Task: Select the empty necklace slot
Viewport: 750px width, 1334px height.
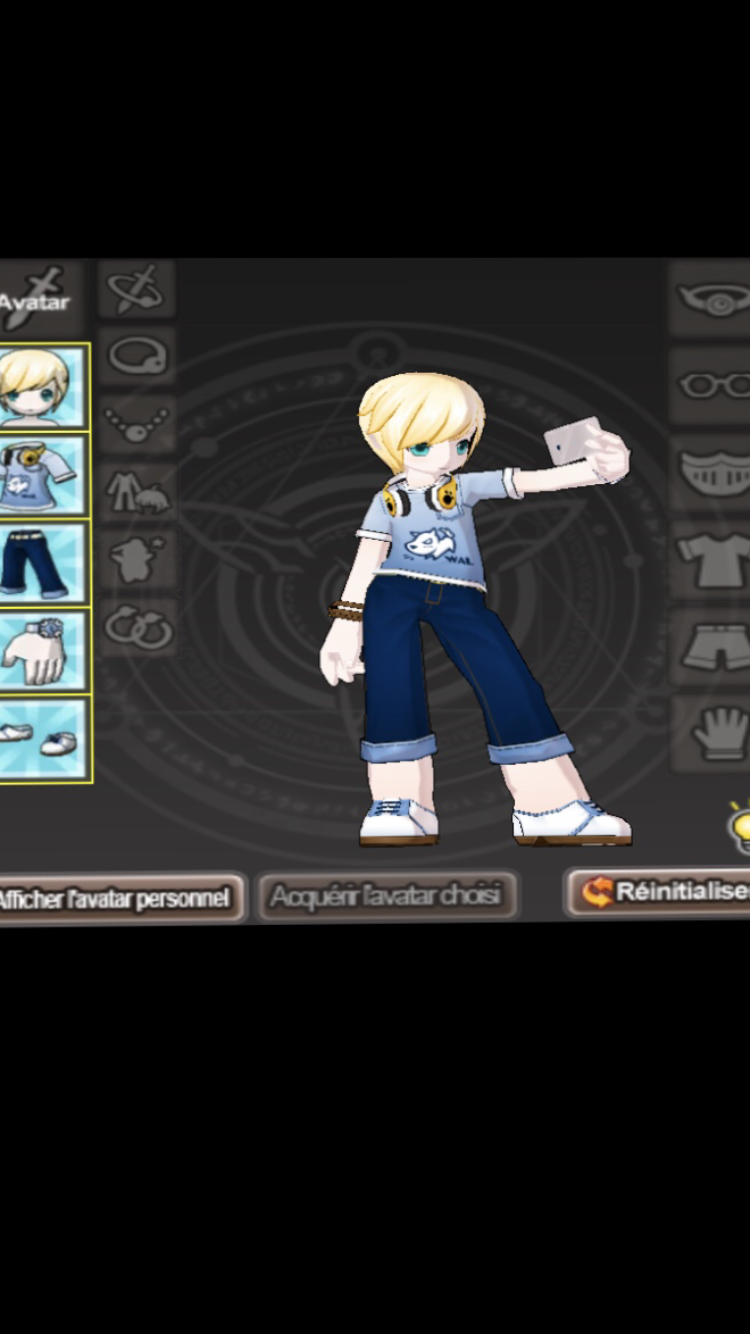Action: (137, 423)
